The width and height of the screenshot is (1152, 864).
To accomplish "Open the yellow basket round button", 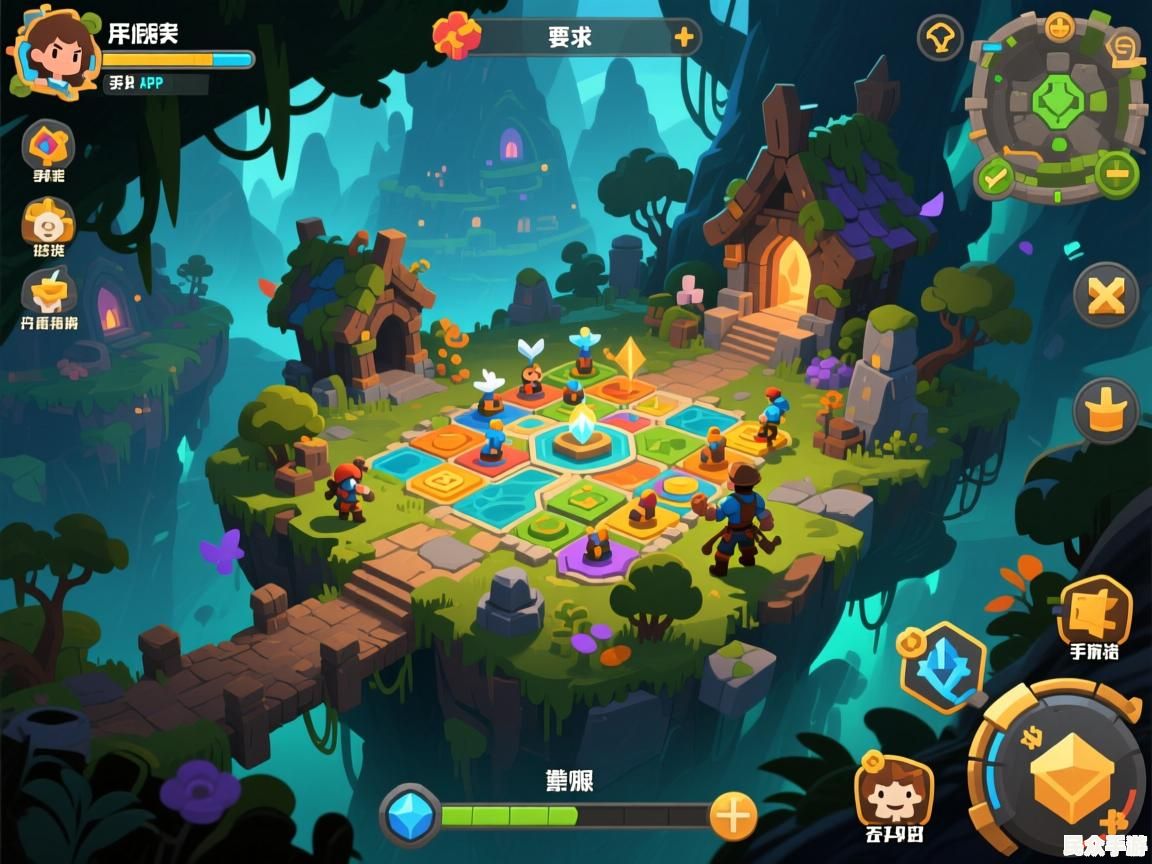I will pos(1106,410).
